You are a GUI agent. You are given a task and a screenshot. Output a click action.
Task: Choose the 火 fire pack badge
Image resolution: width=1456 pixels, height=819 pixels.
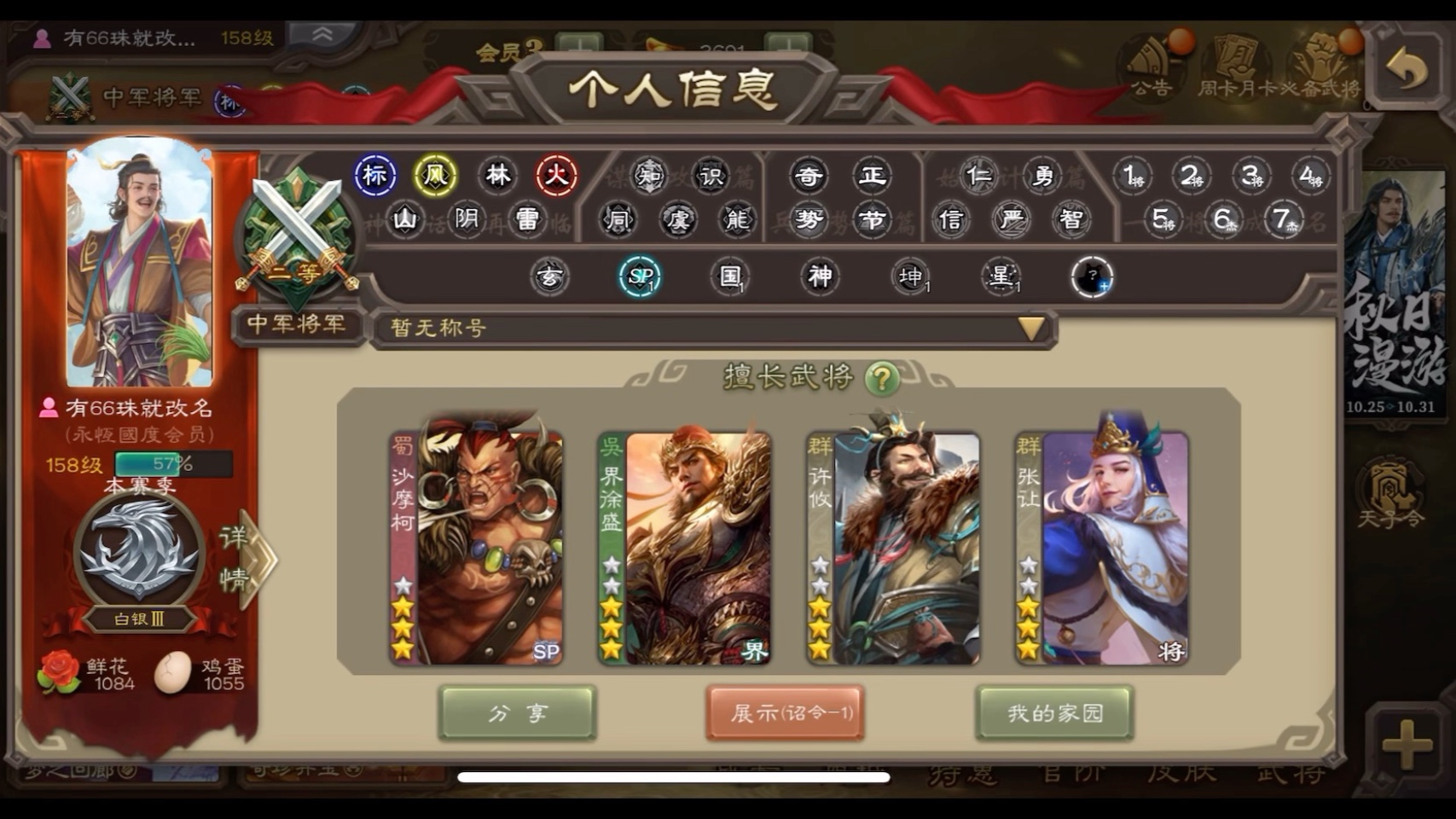(557, 176)
